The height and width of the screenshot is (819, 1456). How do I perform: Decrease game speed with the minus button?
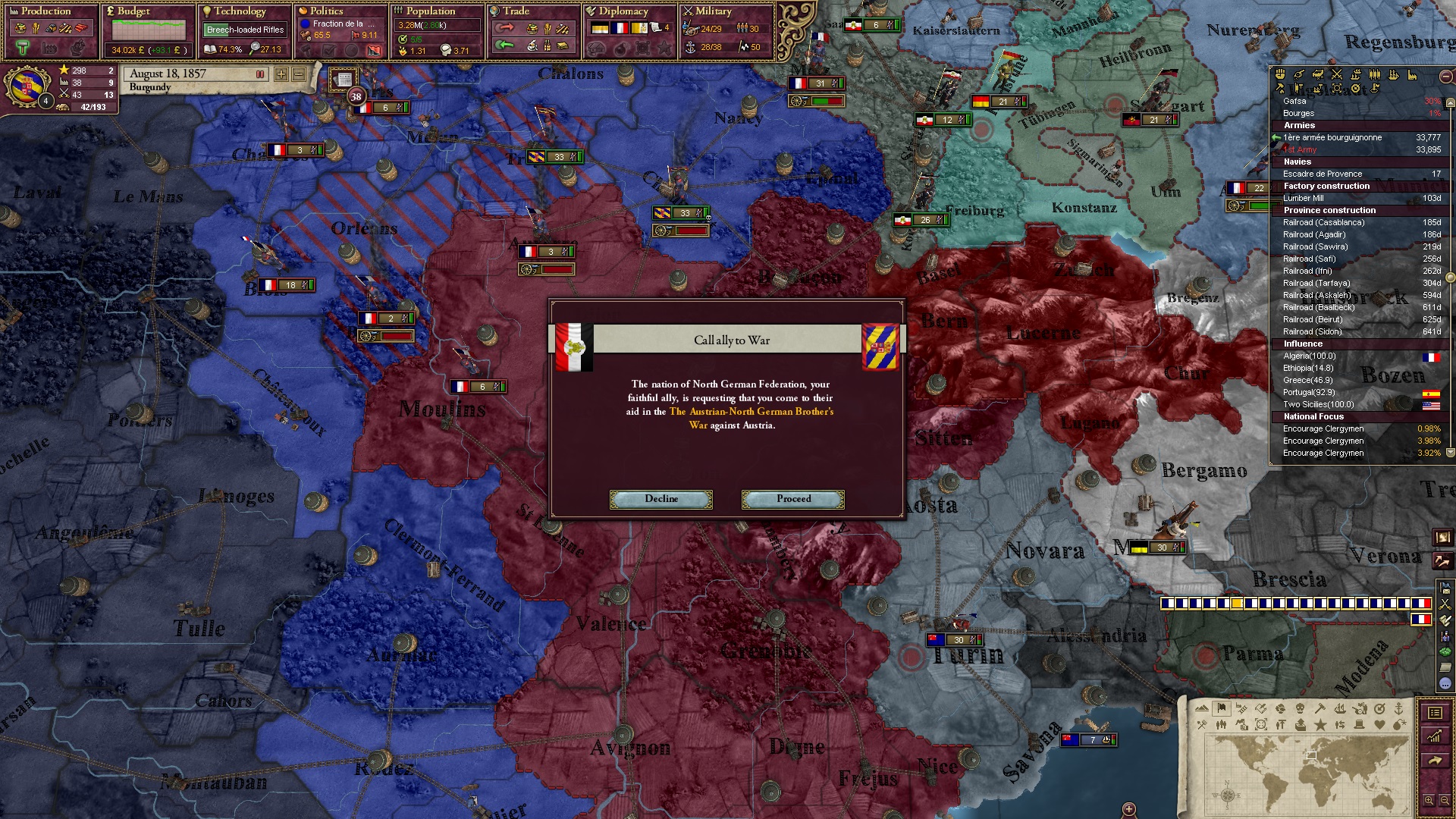pos(299,74)
